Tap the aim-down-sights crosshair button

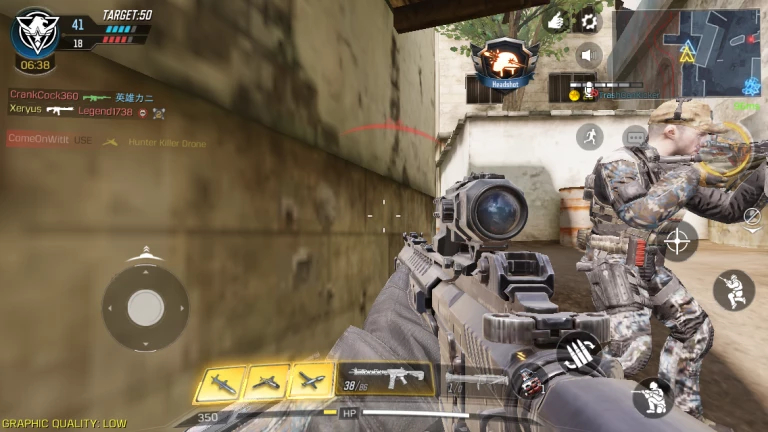point(678,241)
